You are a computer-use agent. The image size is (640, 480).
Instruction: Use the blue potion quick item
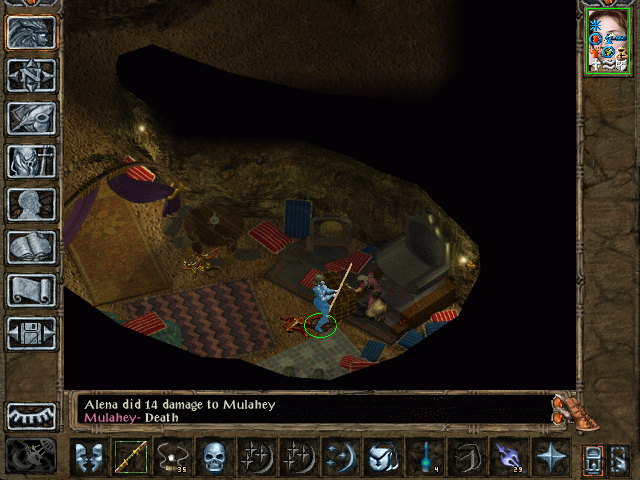[423, 457]
